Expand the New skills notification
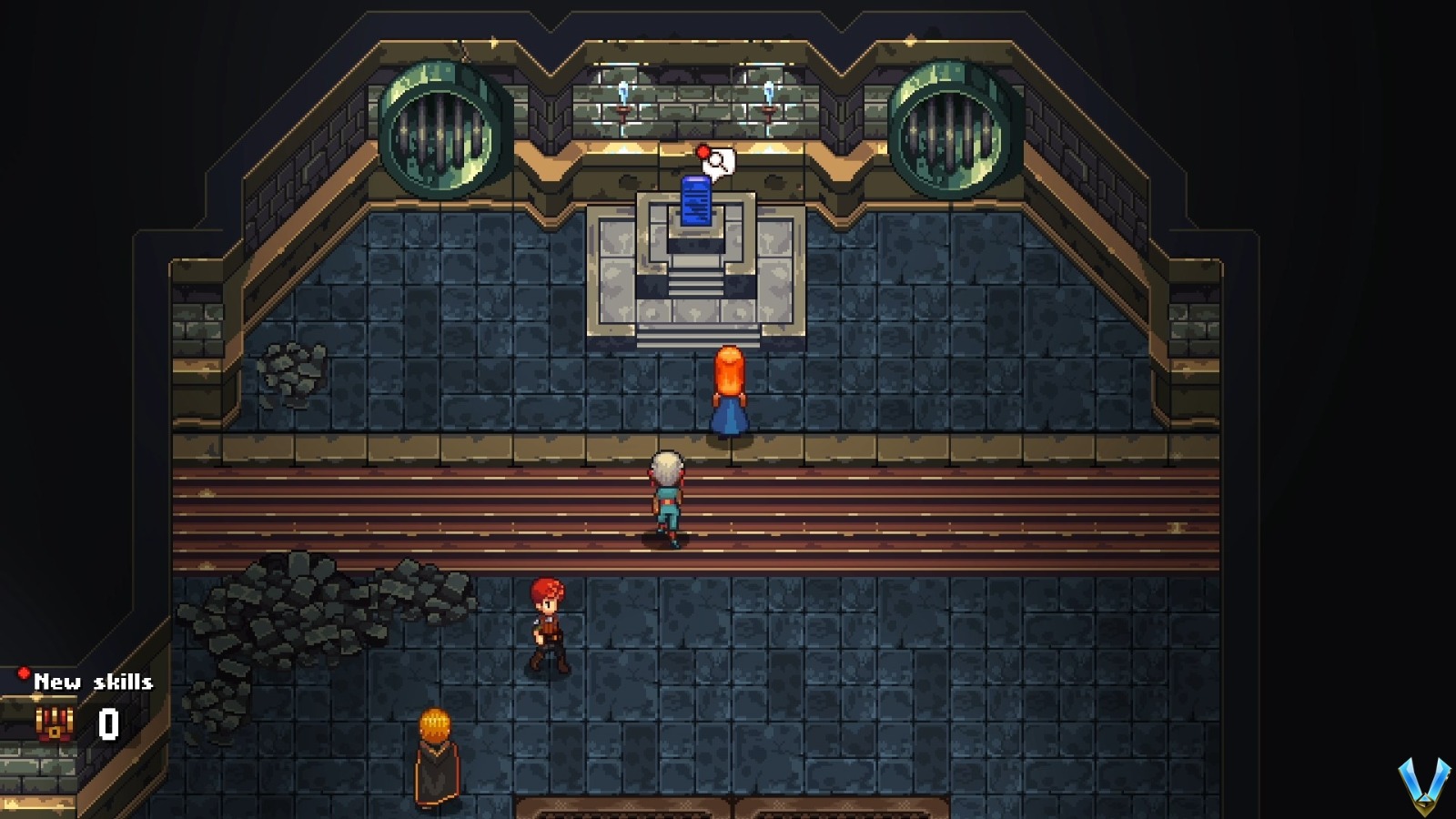The height and width of the screenshot is (819, 1456). point(94,682)
